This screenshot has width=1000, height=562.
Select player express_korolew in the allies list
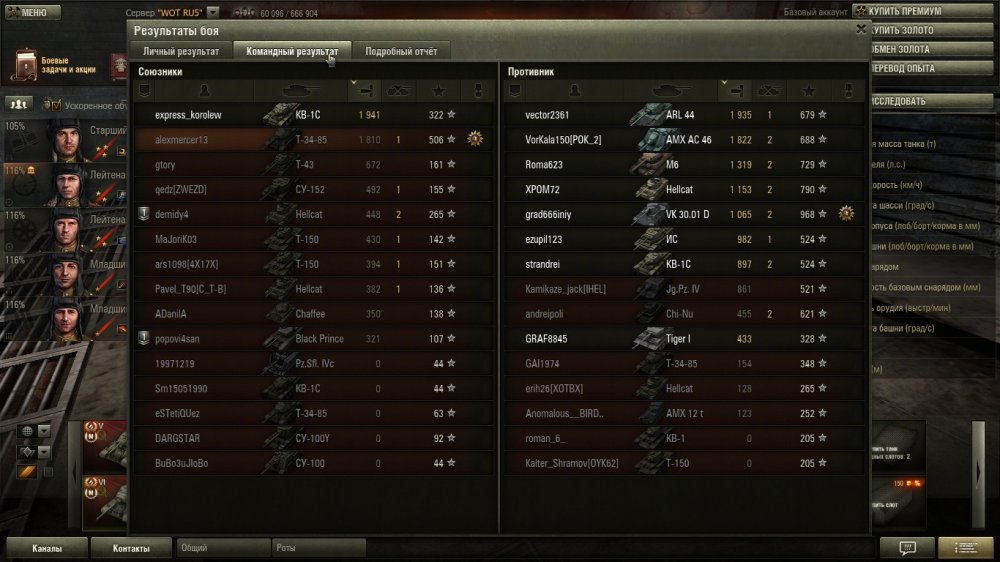[x=189, y=115]
